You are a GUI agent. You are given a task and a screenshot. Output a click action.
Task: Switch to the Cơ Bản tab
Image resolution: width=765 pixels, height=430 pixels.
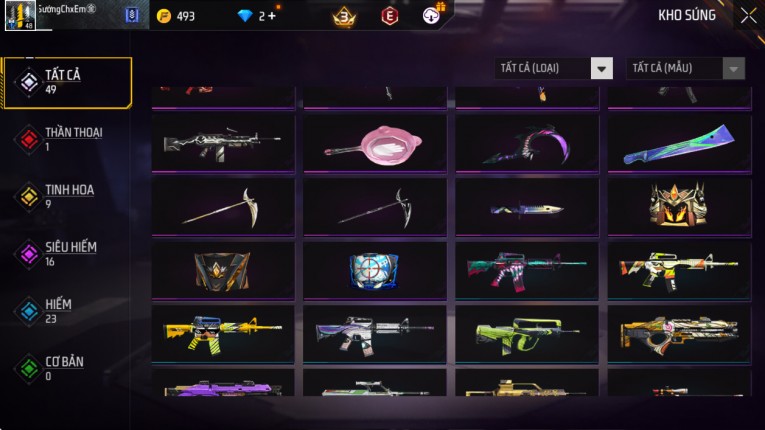point(67,368)
